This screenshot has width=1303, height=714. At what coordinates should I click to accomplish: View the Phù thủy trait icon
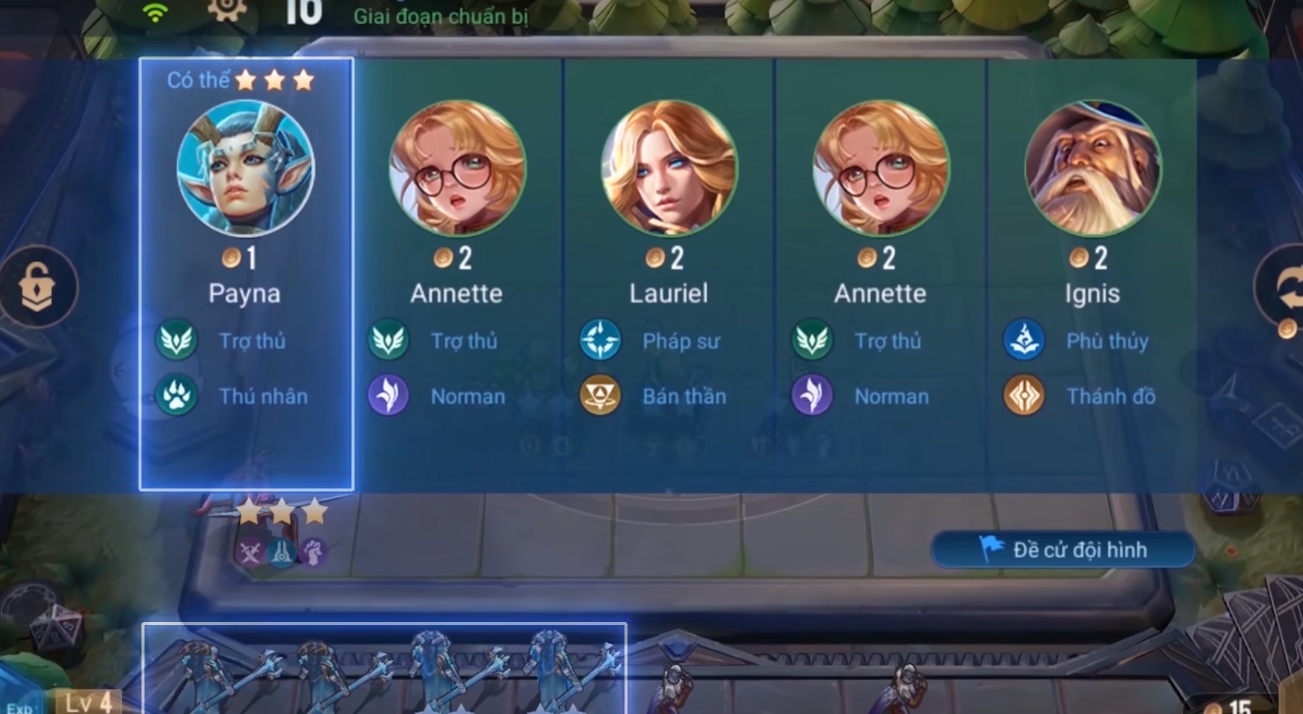(x=1024, y=341)
